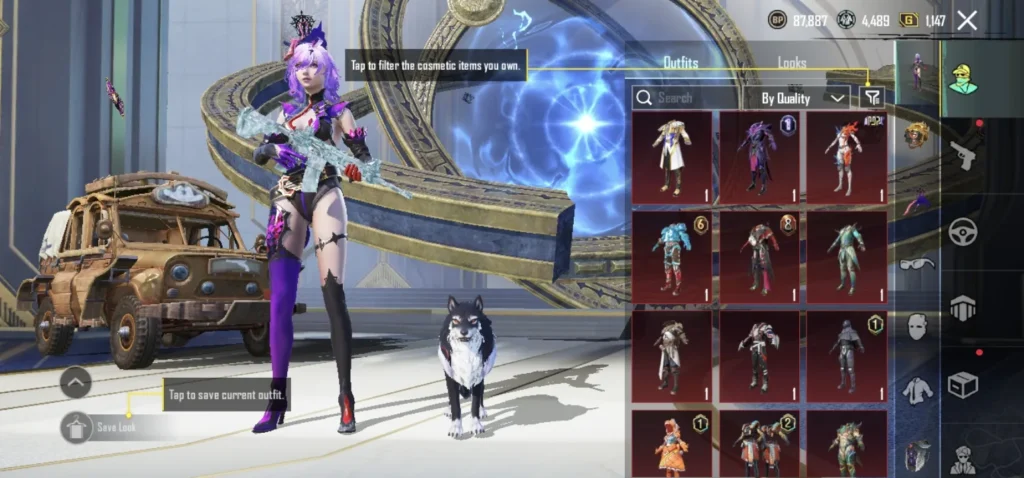Select the purple outfit with badge 1
Viewport: 1024px width, 478px height.
click(759, 157)
